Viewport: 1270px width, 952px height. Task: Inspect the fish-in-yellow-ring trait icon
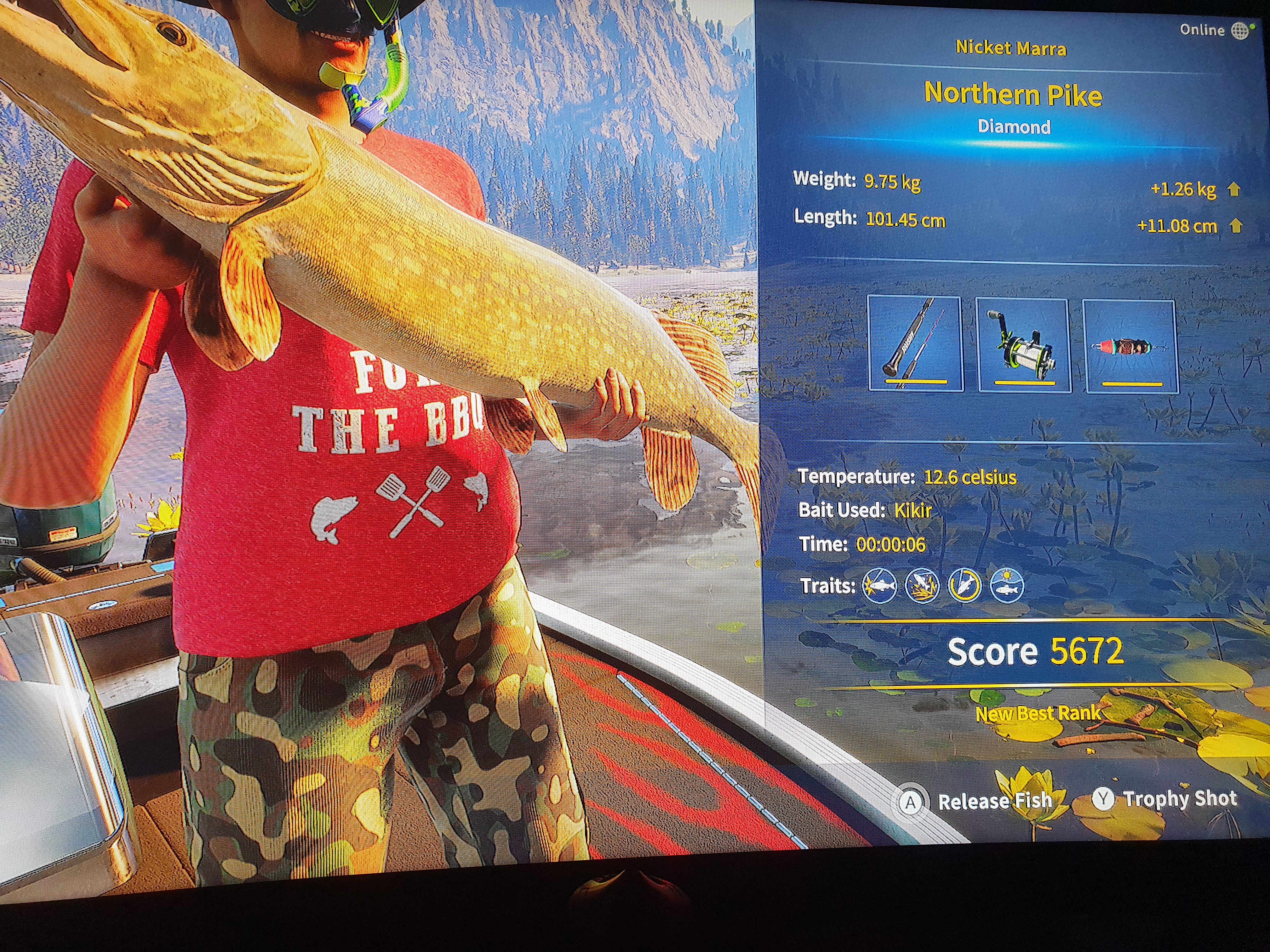pos(964,586)
